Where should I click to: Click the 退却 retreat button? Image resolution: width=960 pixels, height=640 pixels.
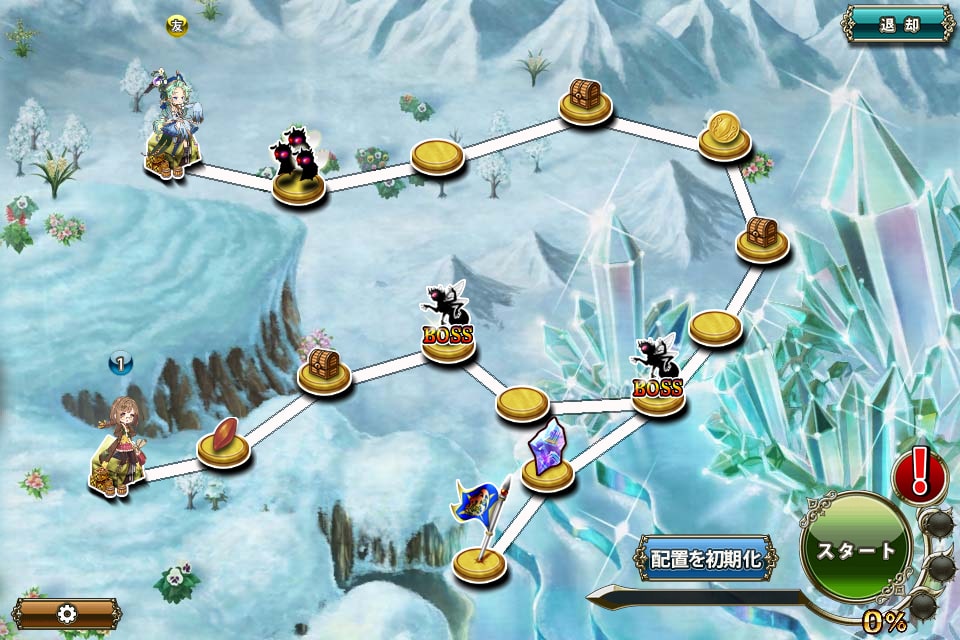tap(898, 24)
